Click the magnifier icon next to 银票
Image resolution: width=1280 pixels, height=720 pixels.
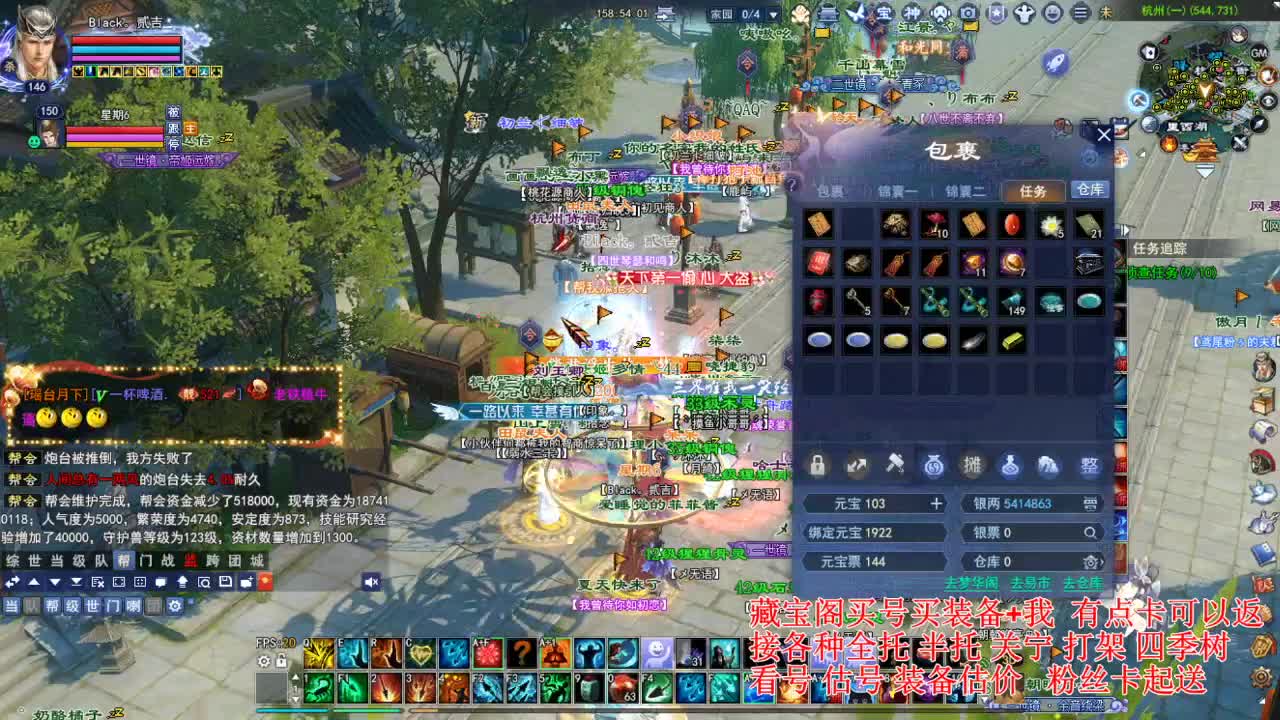[x=1092, y=532]
